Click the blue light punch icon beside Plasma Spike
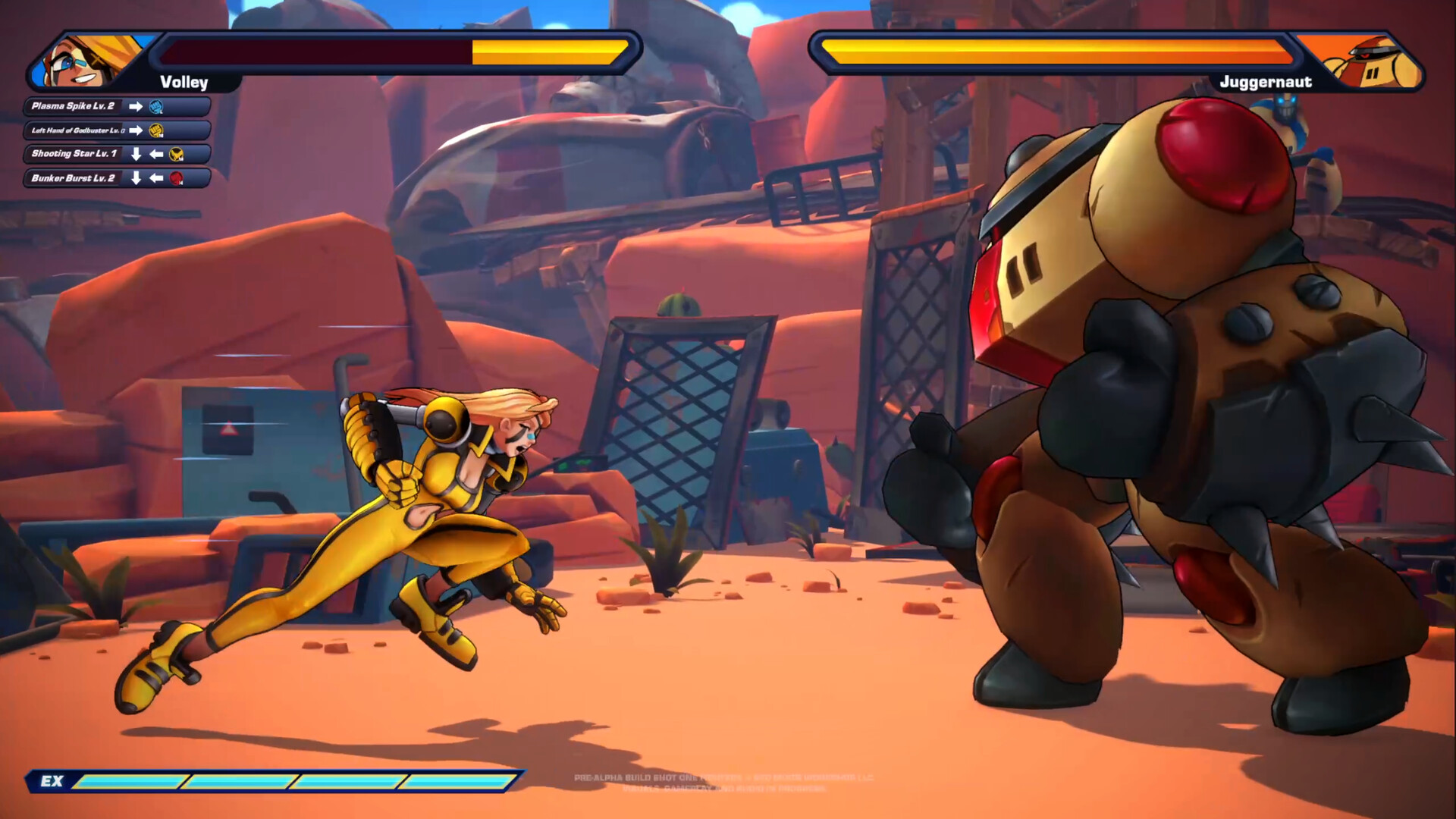 (156, 108)
